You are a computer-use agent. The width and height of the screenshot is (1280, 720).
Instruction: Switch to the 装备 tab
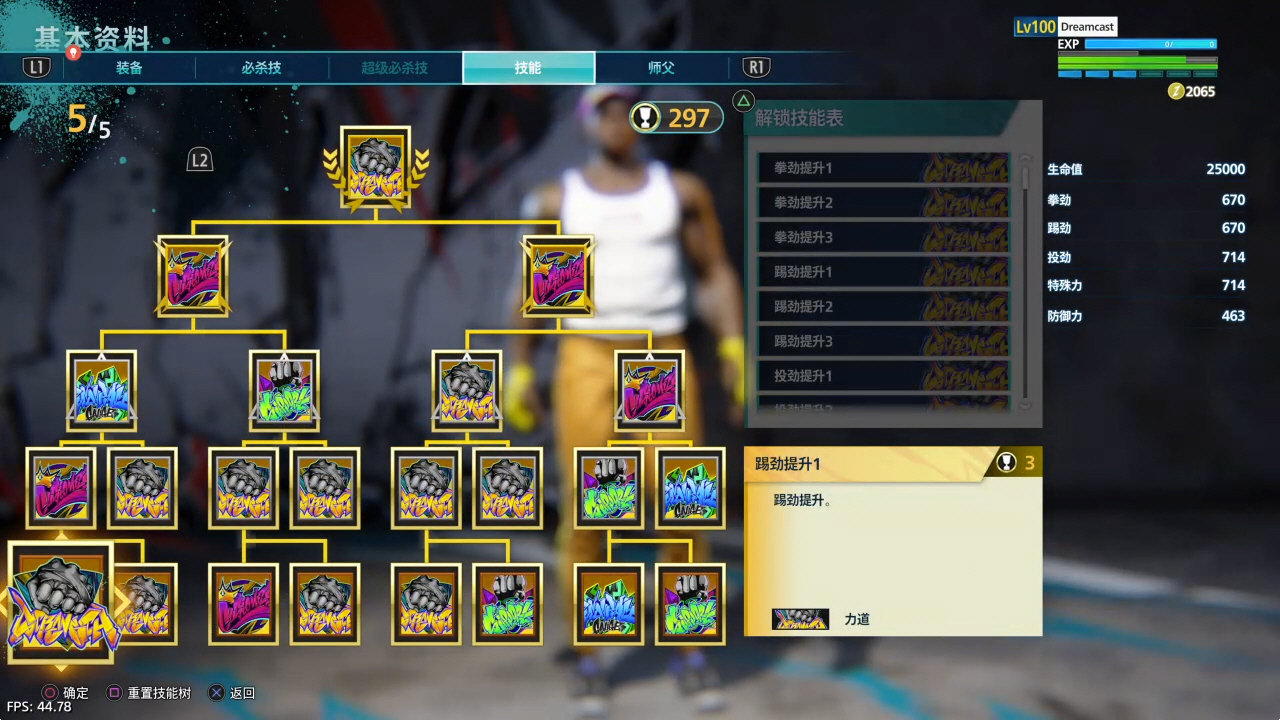129,68
